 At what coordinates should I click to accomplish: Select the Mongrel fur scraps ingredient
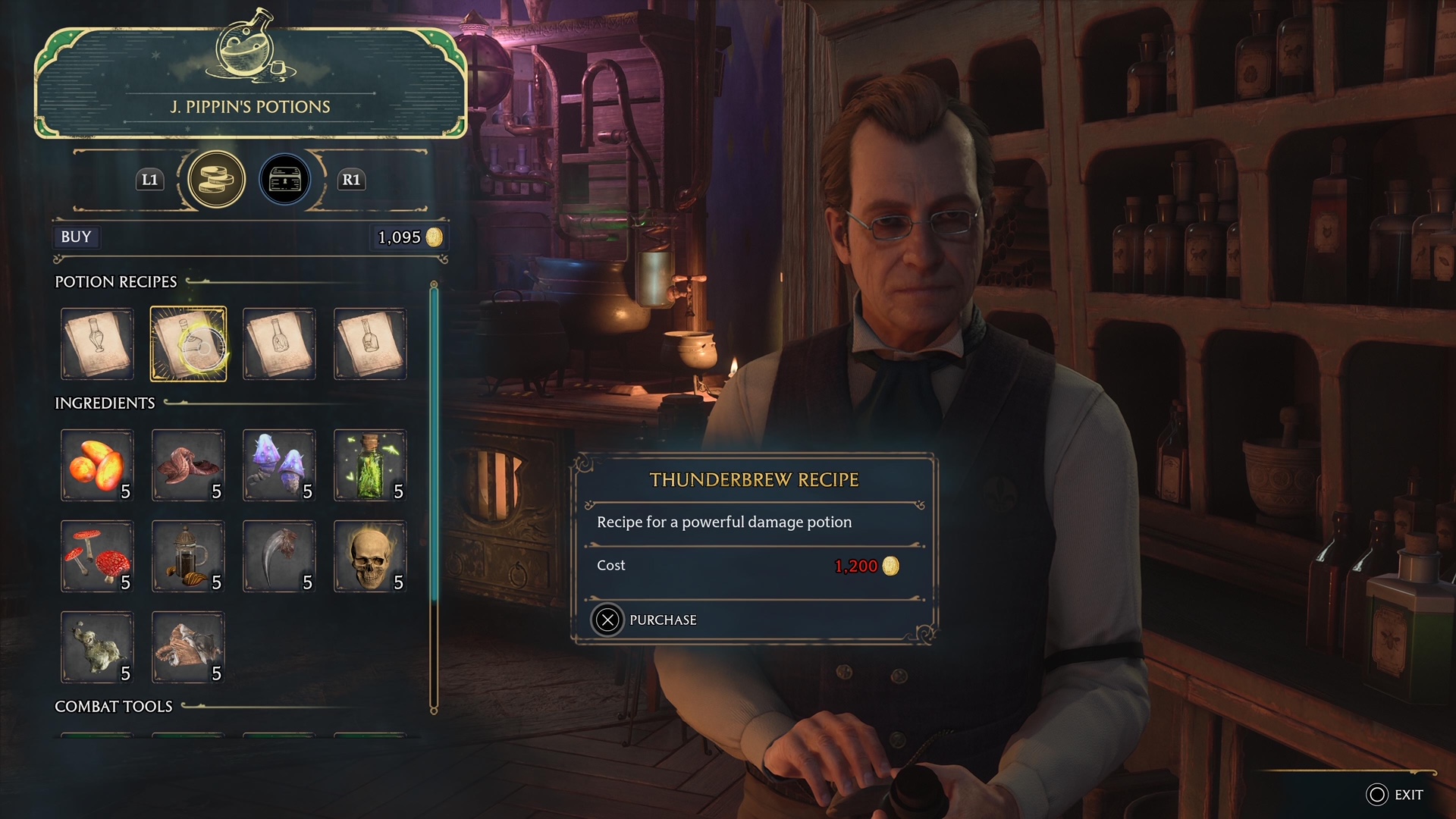188,647
